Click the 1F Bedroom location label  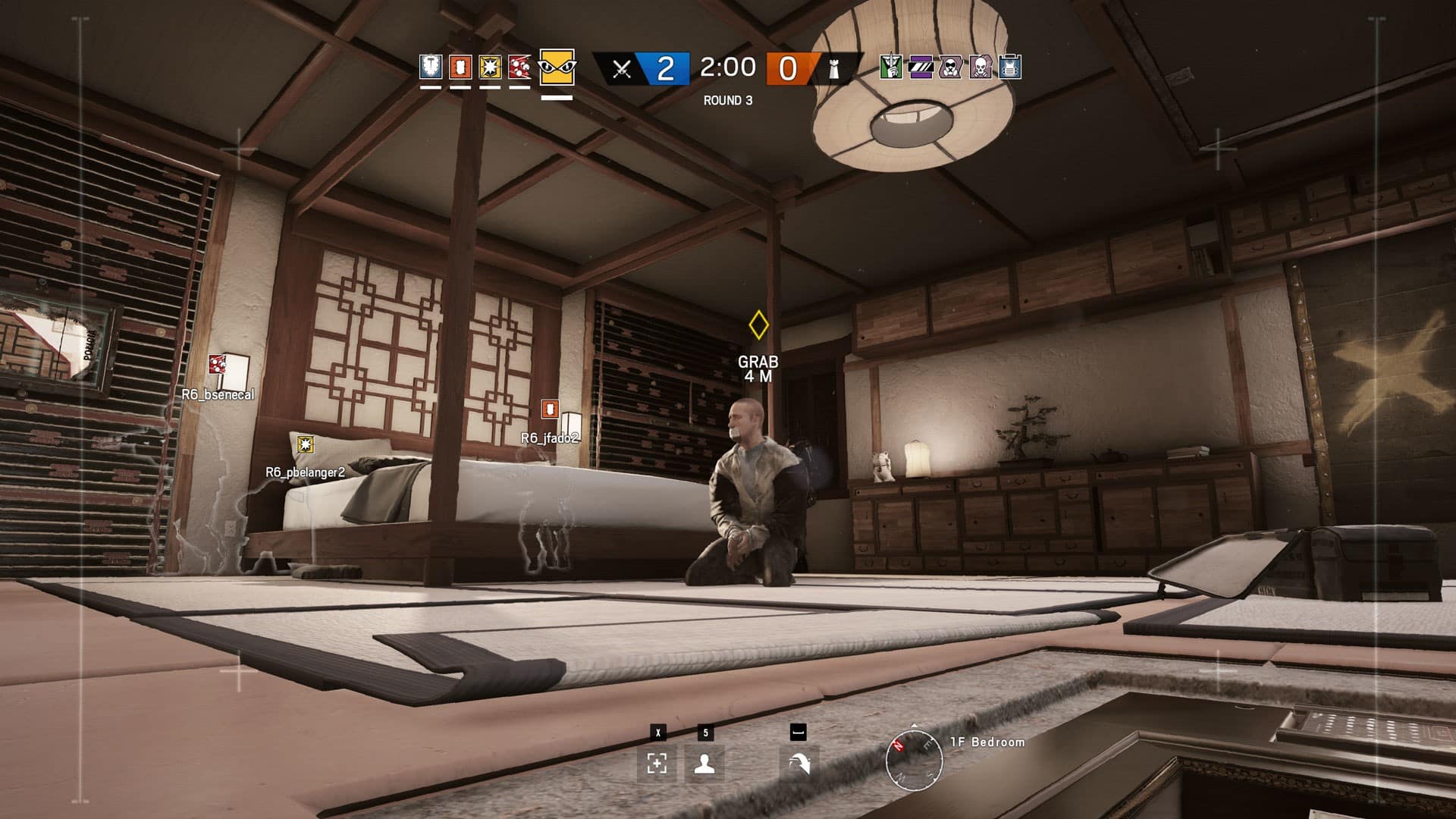pyautogui.click(x=986, y=743)
